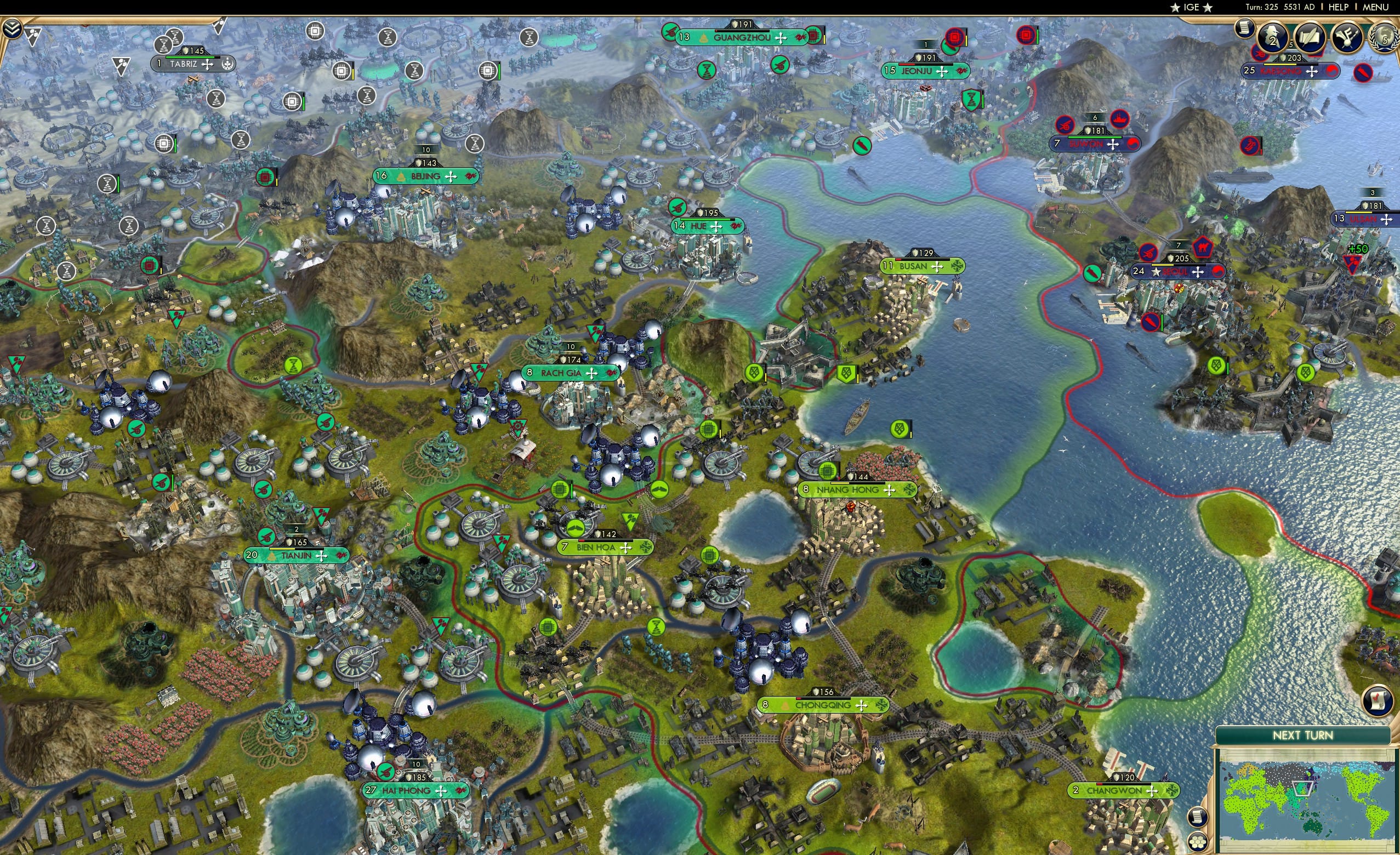Click the red naval notification icon near Suwon
Viewport: 1400px width, 855px height.
click(x=1119, y=119)
